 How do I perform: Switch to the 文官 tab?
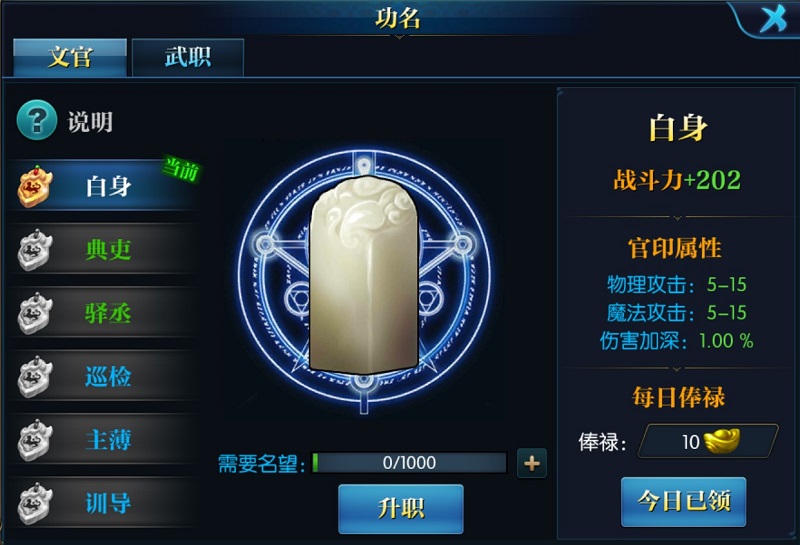(69, 57)
